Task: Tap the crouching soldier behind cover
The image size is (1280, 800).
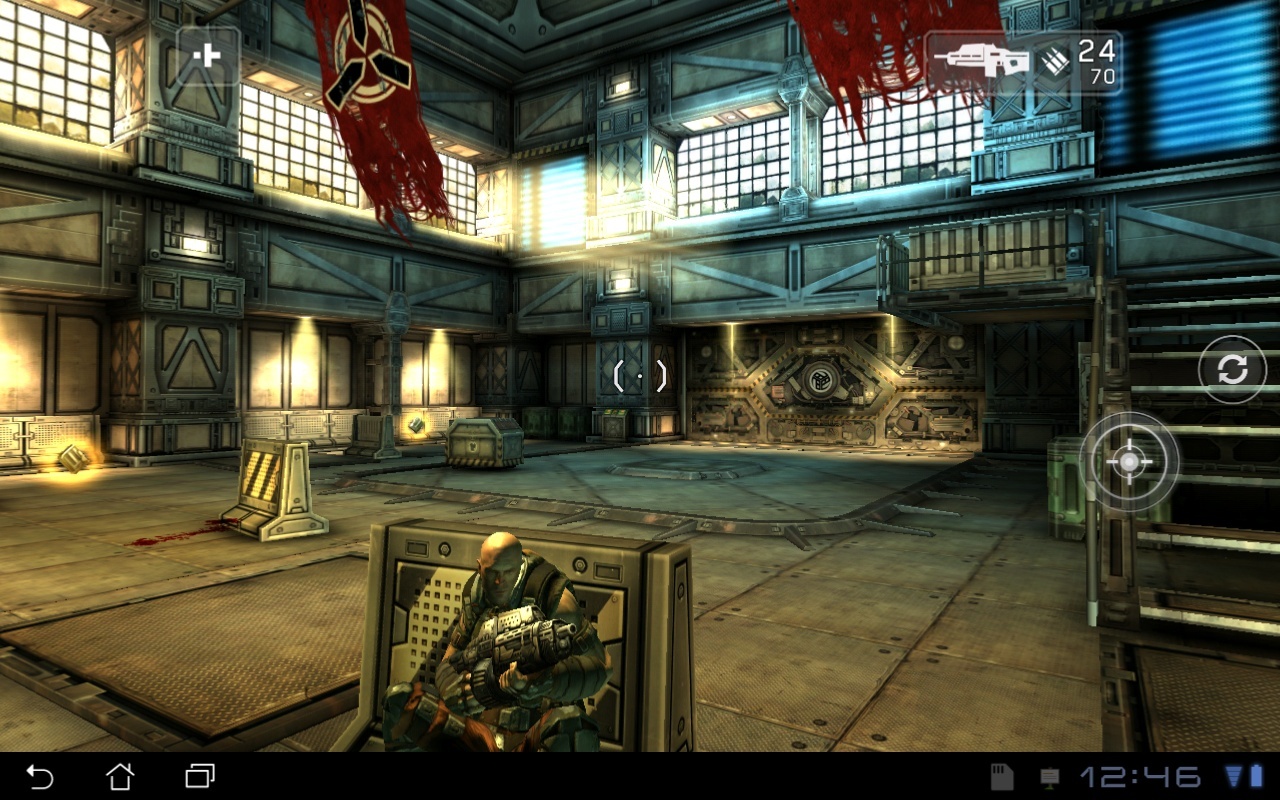Action: [x=505, y=620]
